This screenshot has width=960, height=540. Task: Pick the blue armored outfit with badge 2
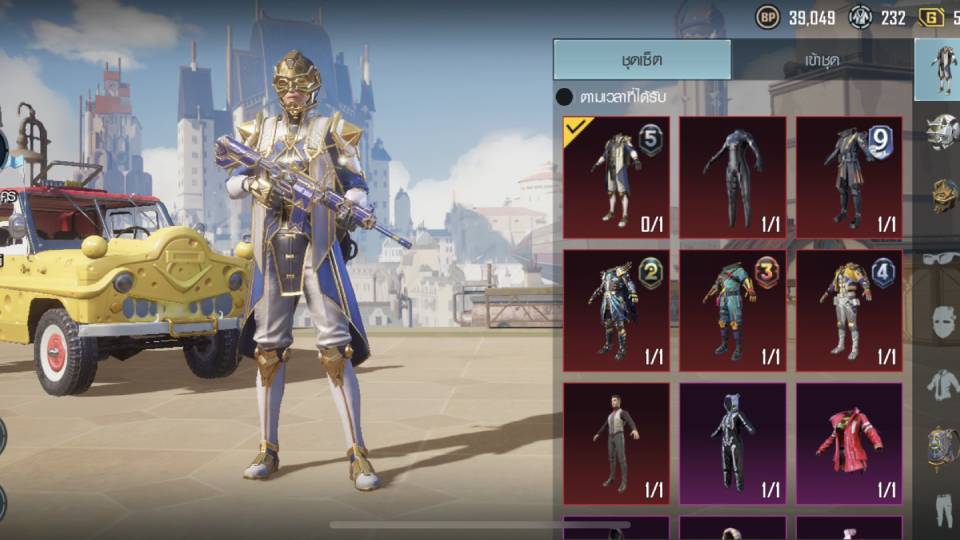[616, 310]
